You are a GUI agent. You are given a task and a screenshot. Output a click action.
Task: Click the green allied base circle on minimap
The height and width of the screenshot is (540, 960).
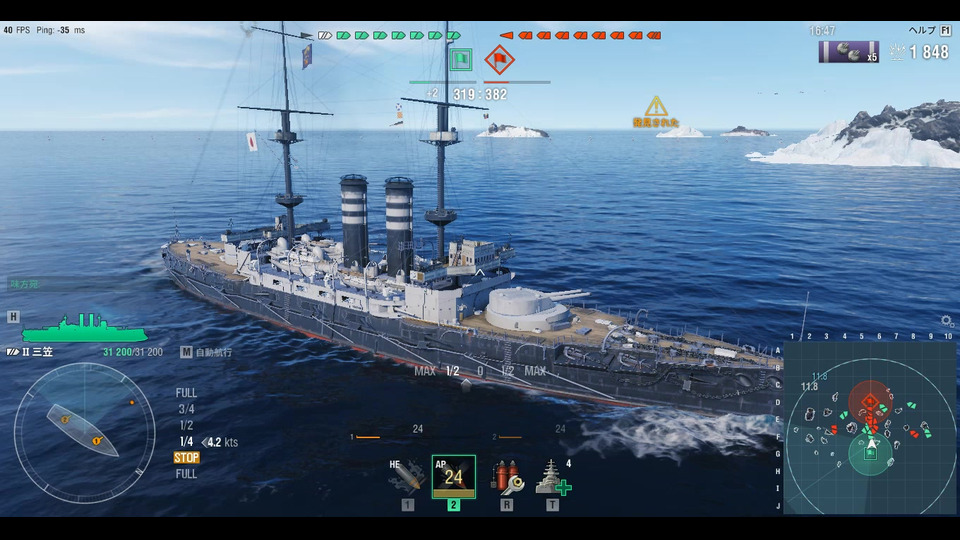tap(870, 453)
